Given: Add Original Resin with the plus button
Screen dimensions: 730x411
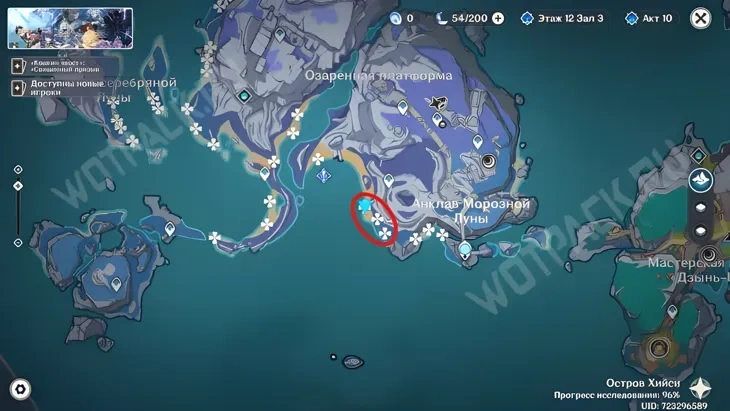Looking at the screenshot, I should click(498, 18).
